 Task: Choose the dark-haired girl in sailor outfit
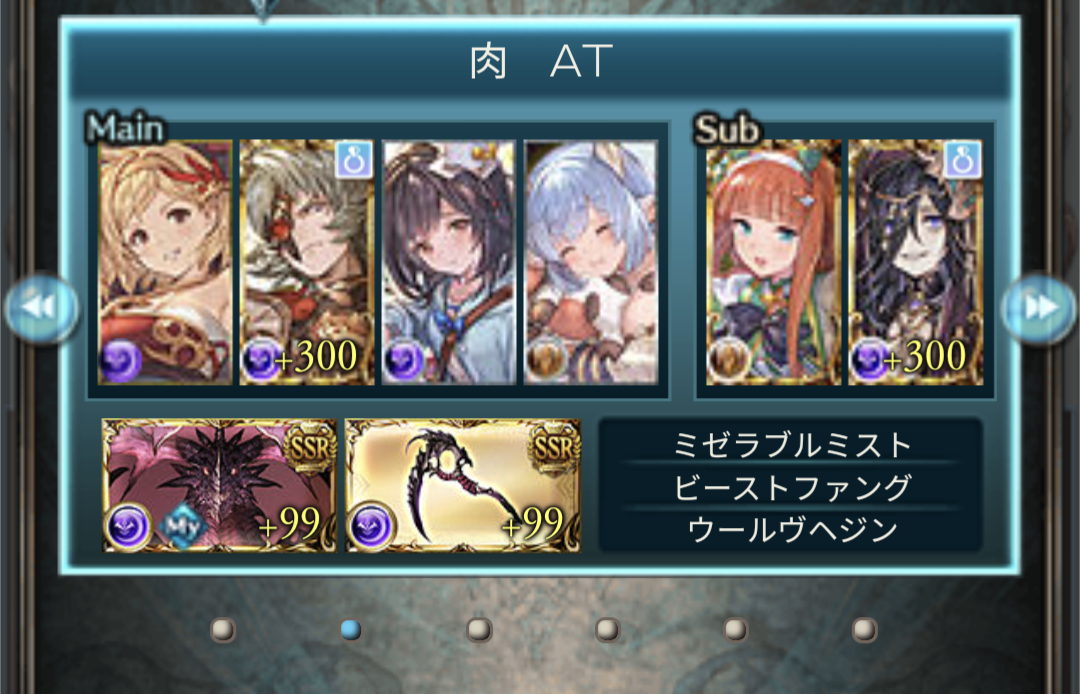pyautogui.click(x=449, y=262)
